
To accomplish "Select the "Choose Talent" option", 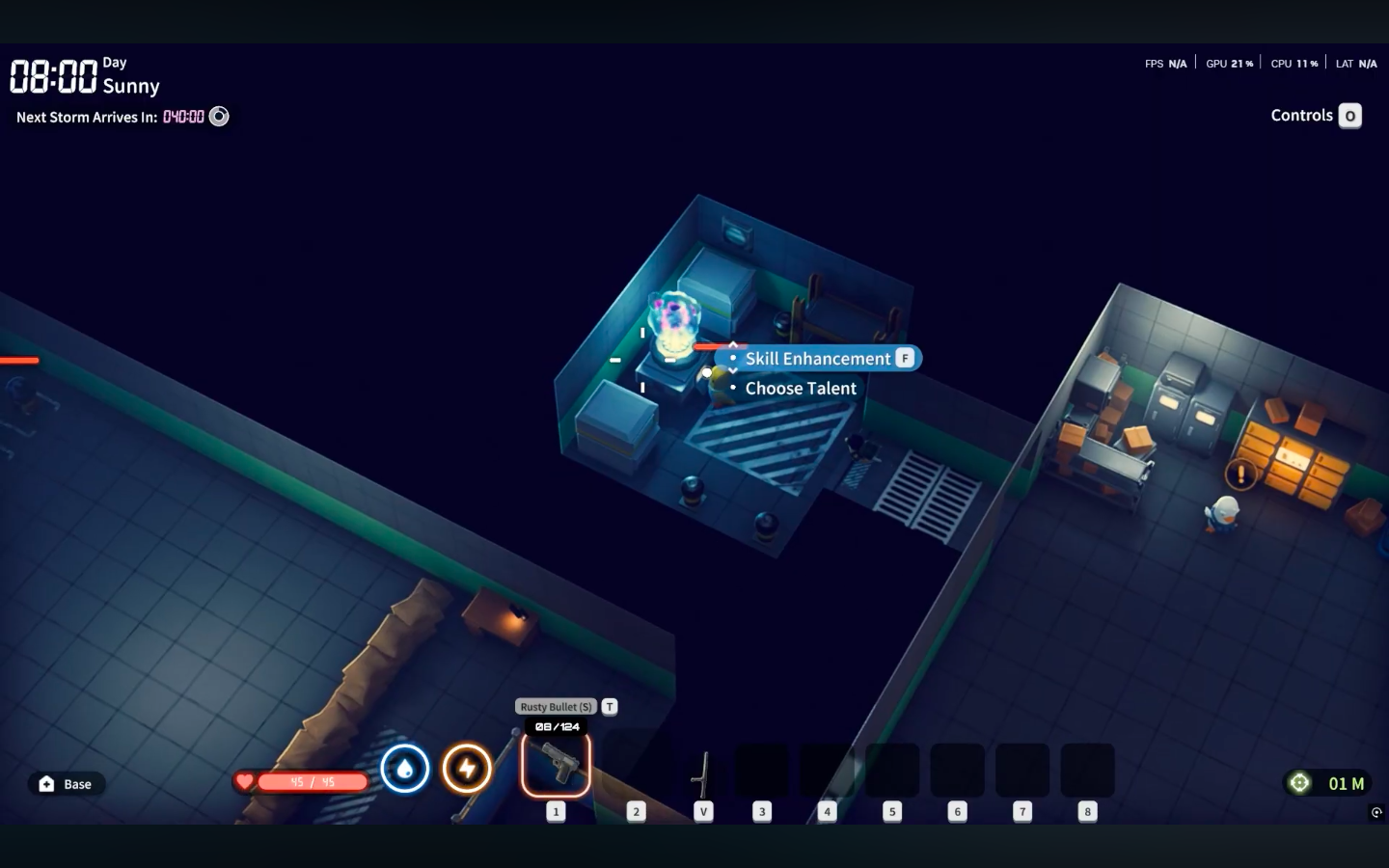I will click(801, 388).
